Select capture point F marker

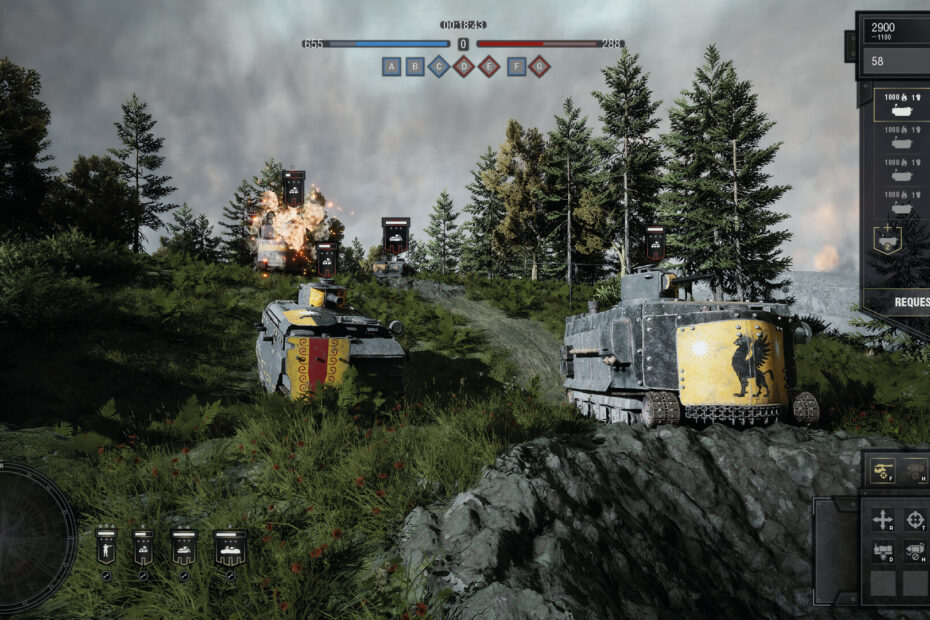(516, 67)
